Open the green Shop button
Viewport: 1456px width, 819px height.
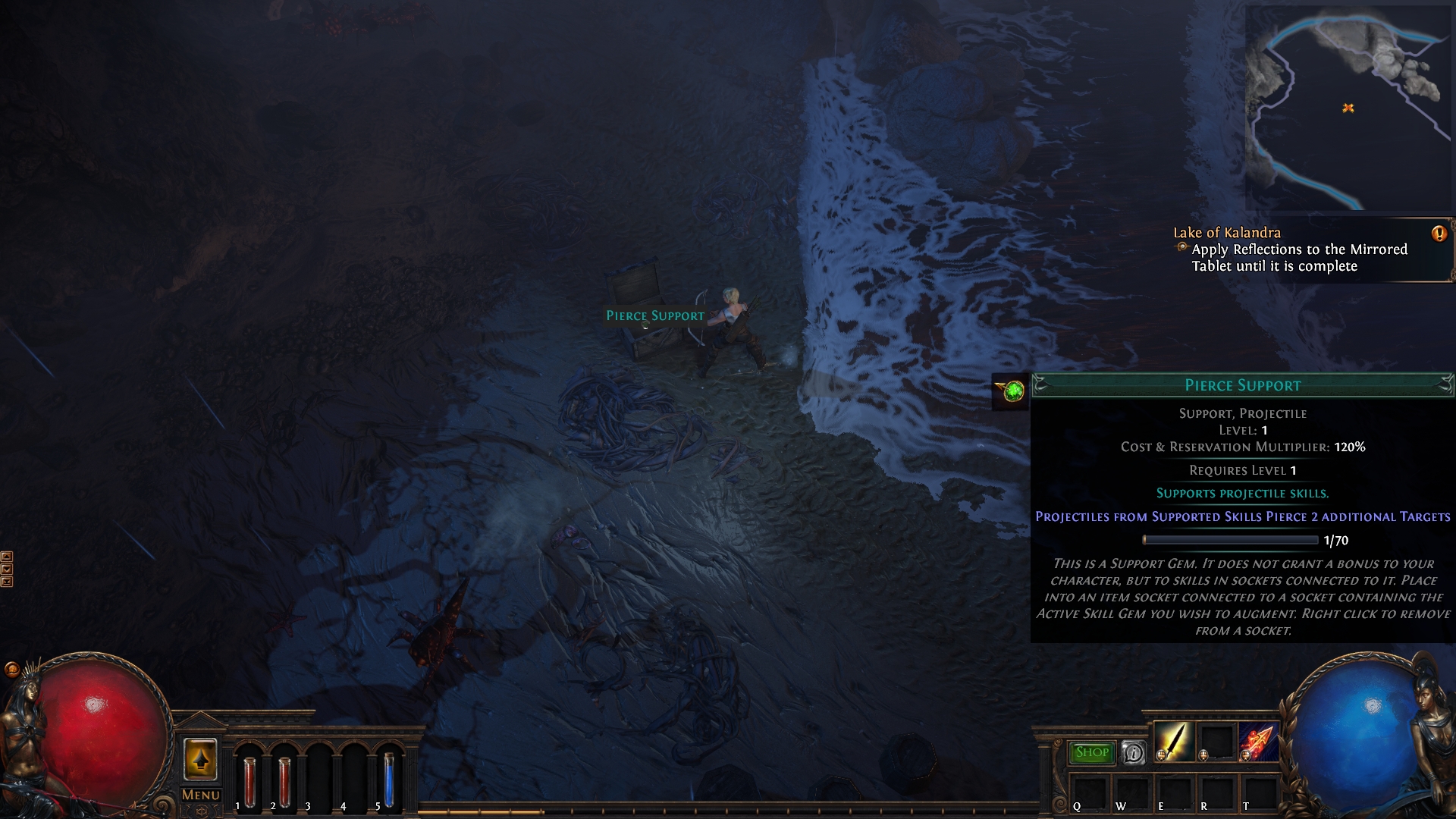tap(1091, 752)
